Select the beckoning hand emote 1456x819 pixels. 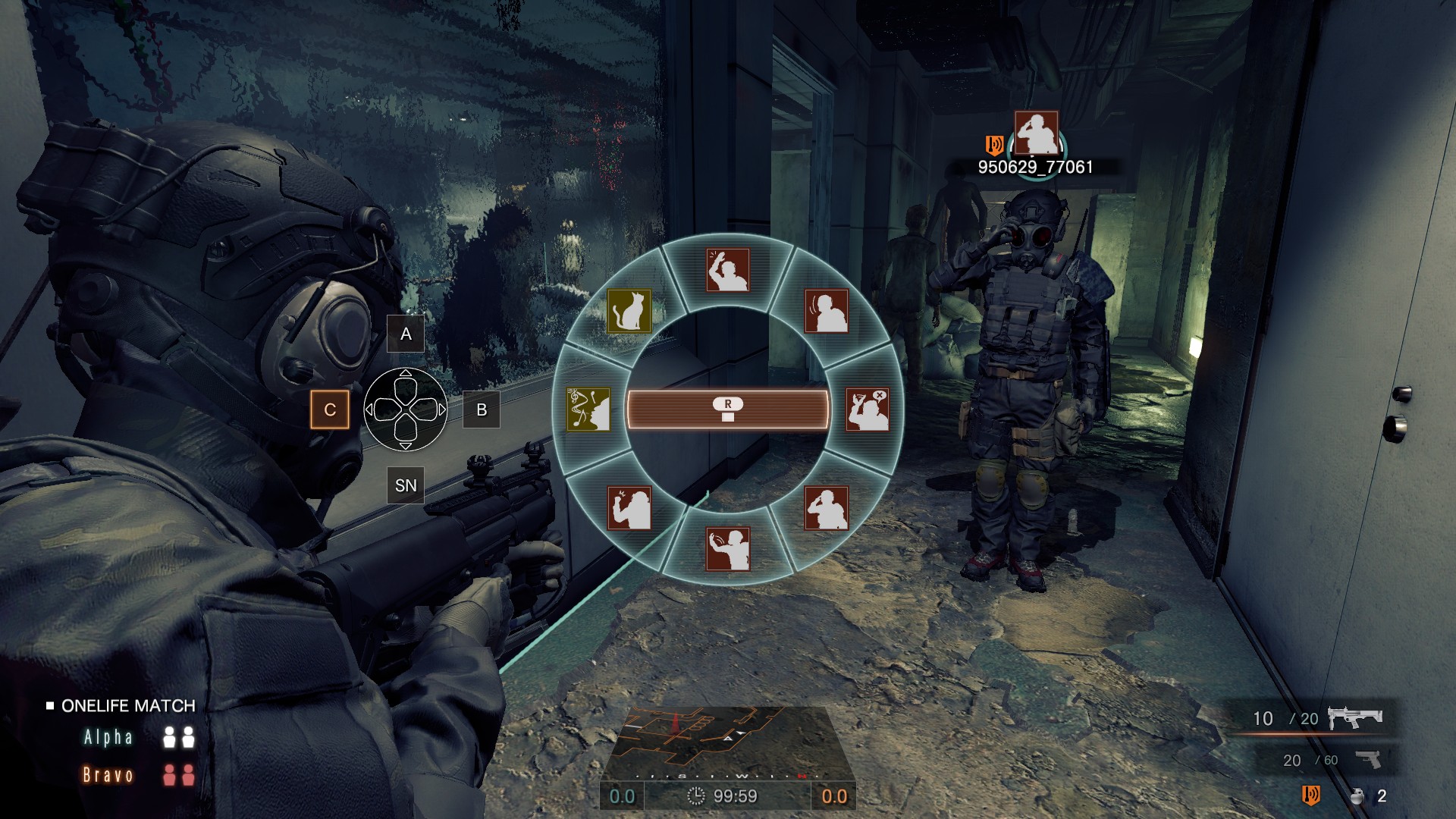727,549
